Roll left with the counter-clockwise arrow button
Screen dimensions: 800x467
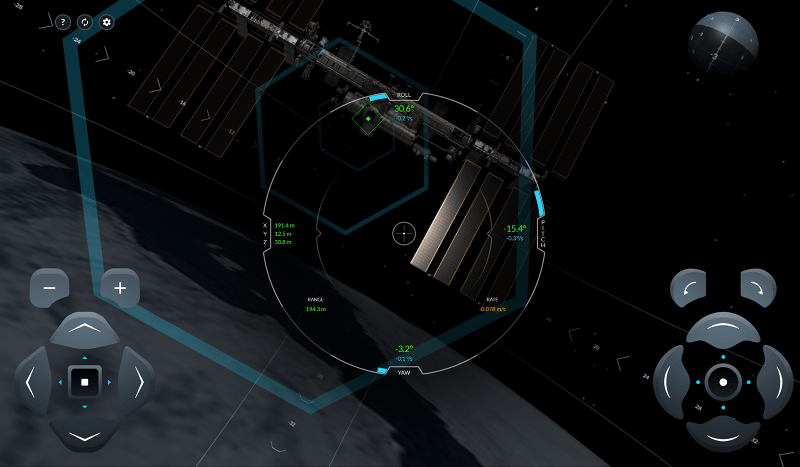pyautogui.click(x=687, y=288)
